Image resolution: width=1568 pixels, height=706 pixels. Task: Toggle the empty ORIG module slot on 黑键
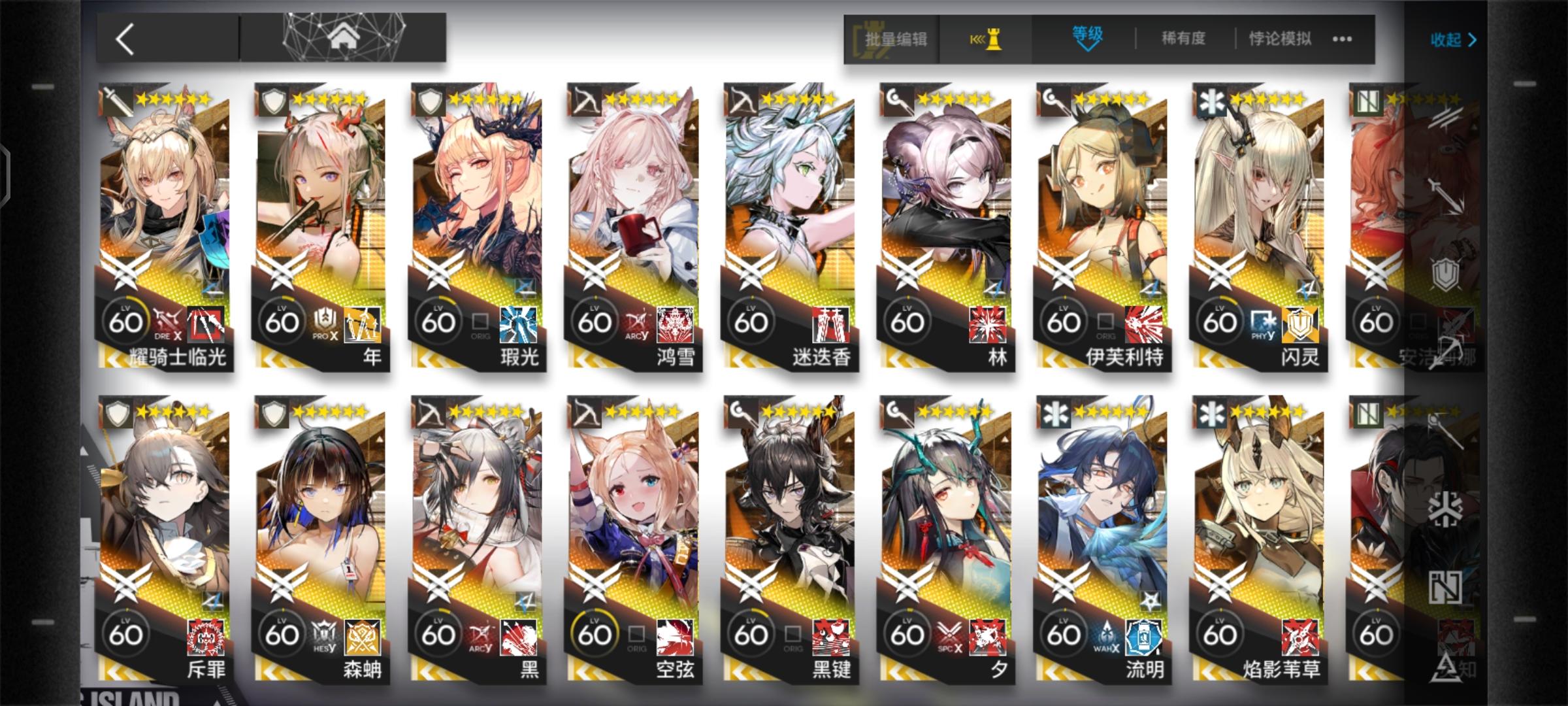pyautogui.click(x=791, y=632)
